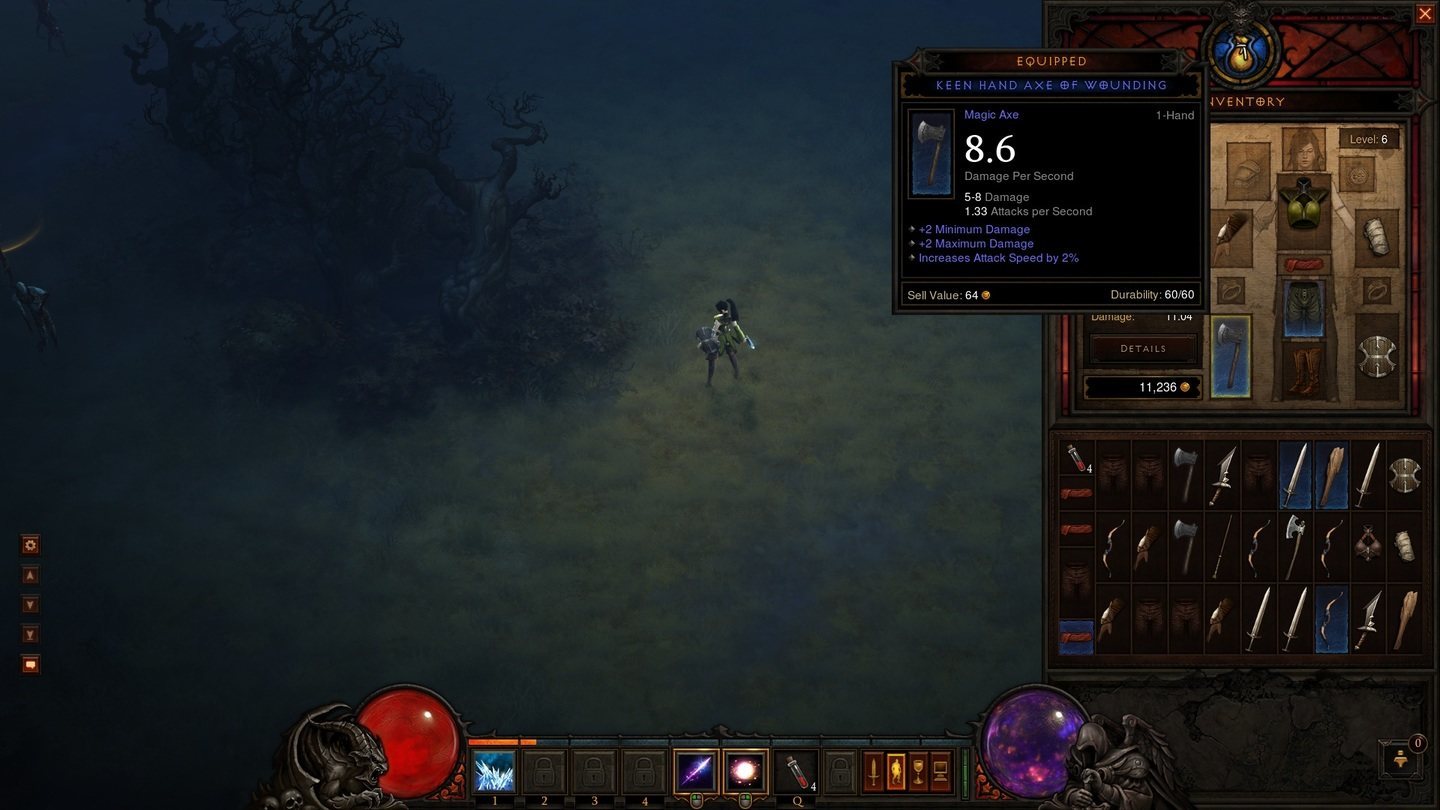
Task: Close the inventory with the red X
Action: point(1426,13)
